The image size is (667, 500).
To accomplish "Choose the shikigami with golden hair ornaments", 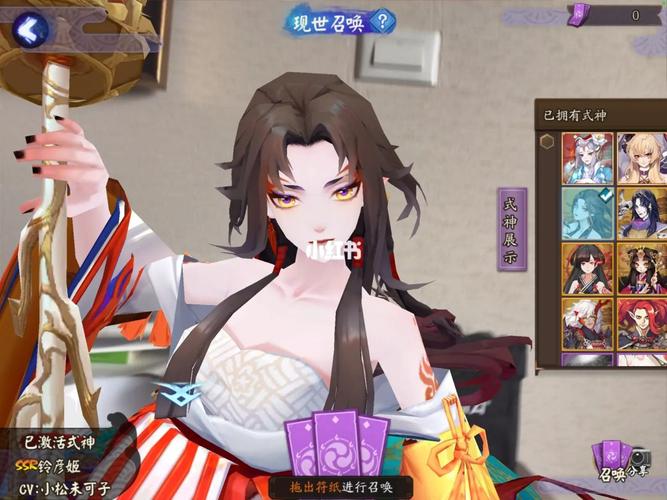I will pos(642,268).
